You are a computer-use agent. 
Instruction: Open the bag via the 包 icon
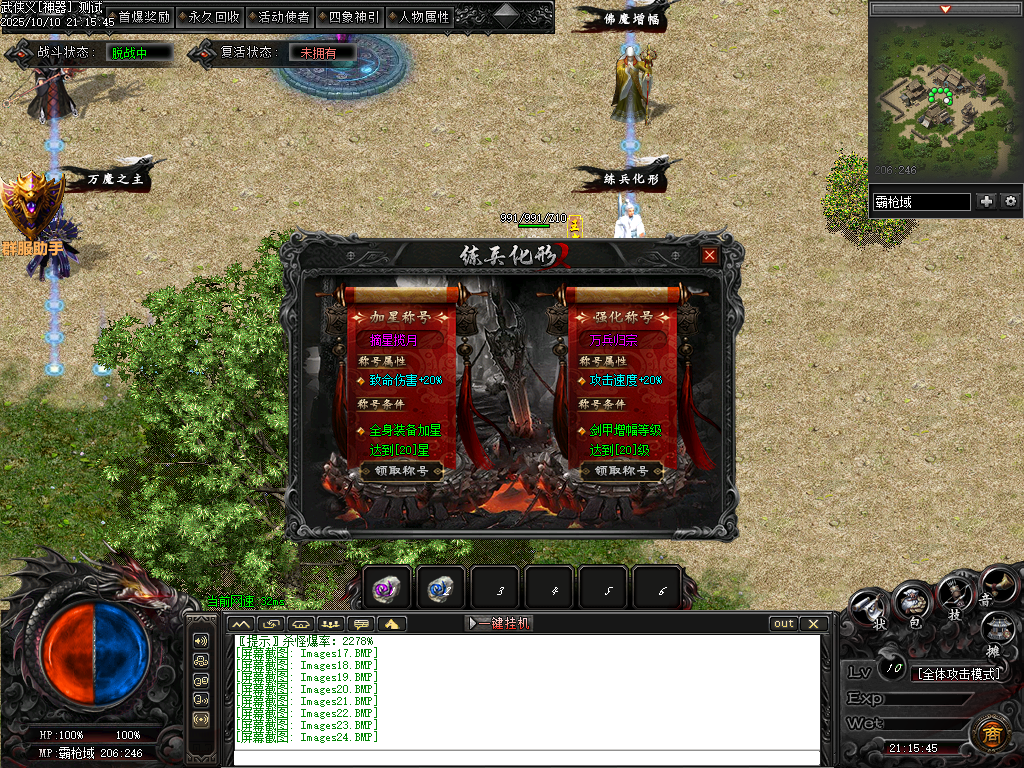point(912,603)
